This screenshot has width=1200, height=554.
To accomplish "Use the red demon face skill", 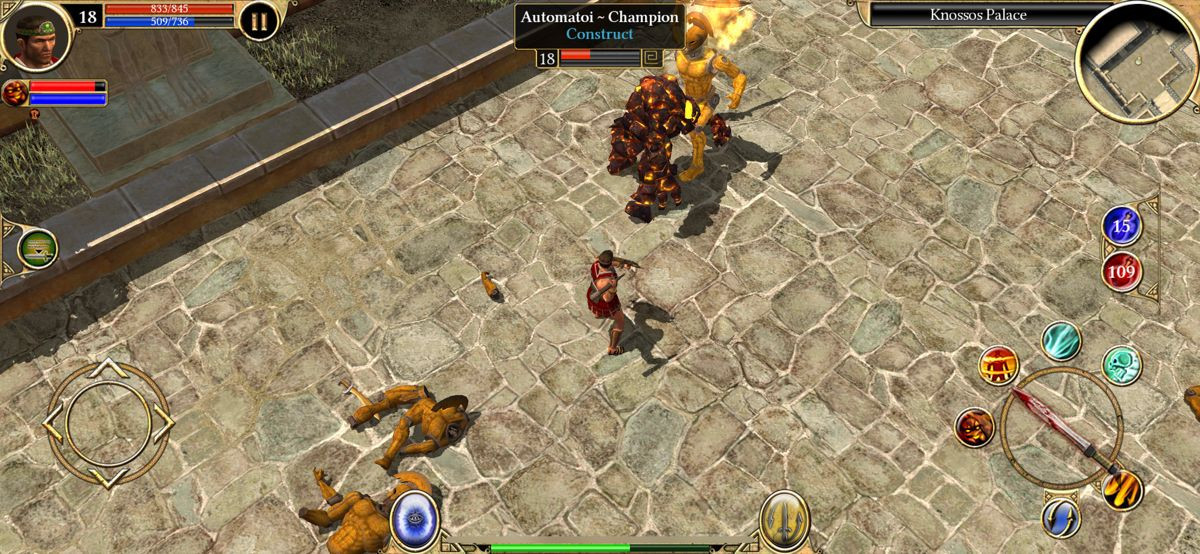I will tap(974, 427).
